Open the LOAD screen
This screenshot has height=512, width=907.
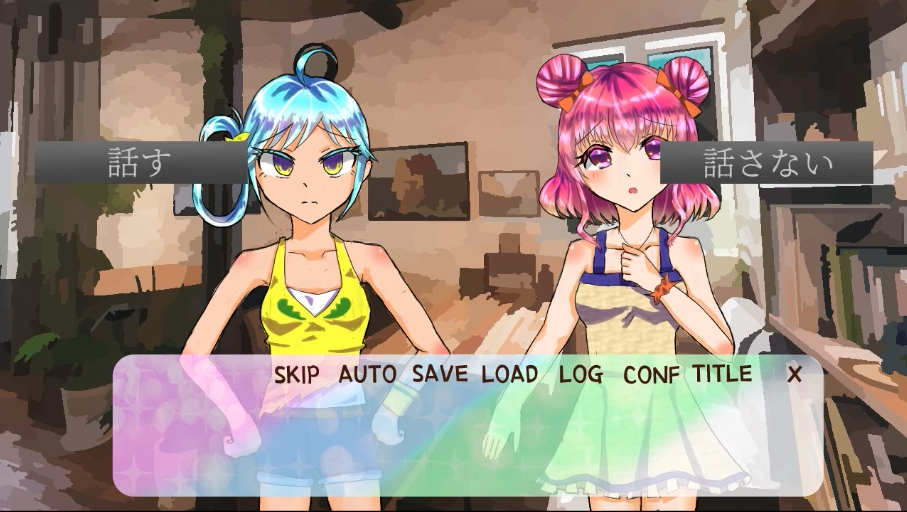(x=510, y=375)
